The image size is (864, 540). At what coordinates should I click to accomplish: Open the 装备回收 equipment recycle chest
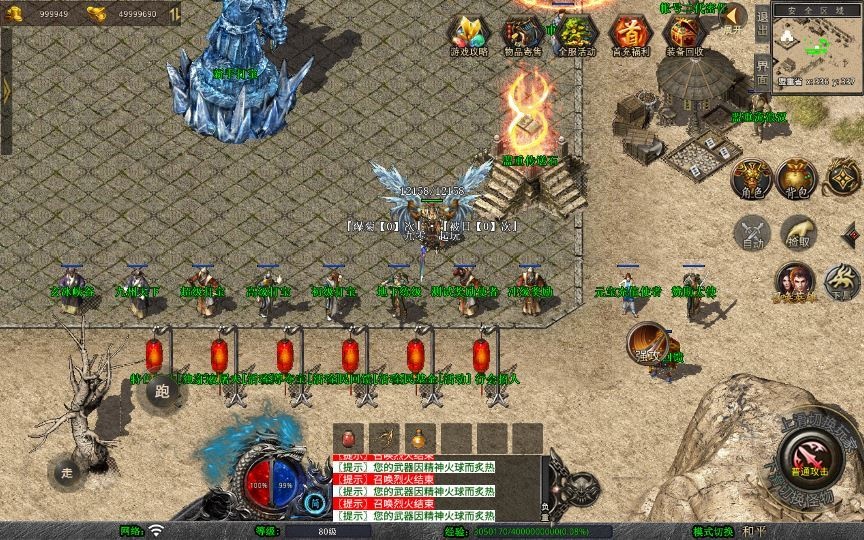[684, 35]
